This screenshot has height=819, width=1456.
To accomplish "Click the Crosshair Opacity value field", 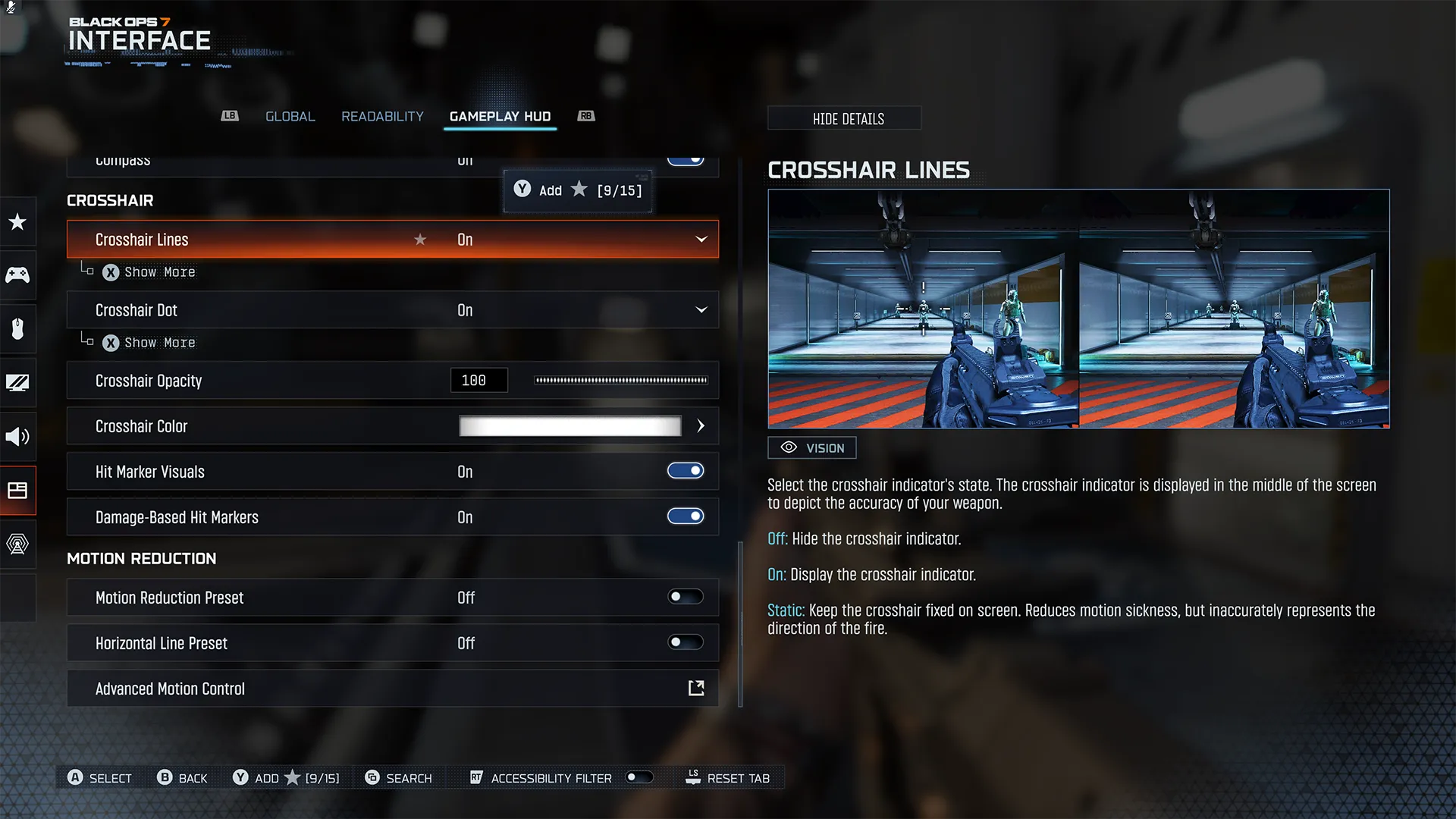I will coord(479,381).
